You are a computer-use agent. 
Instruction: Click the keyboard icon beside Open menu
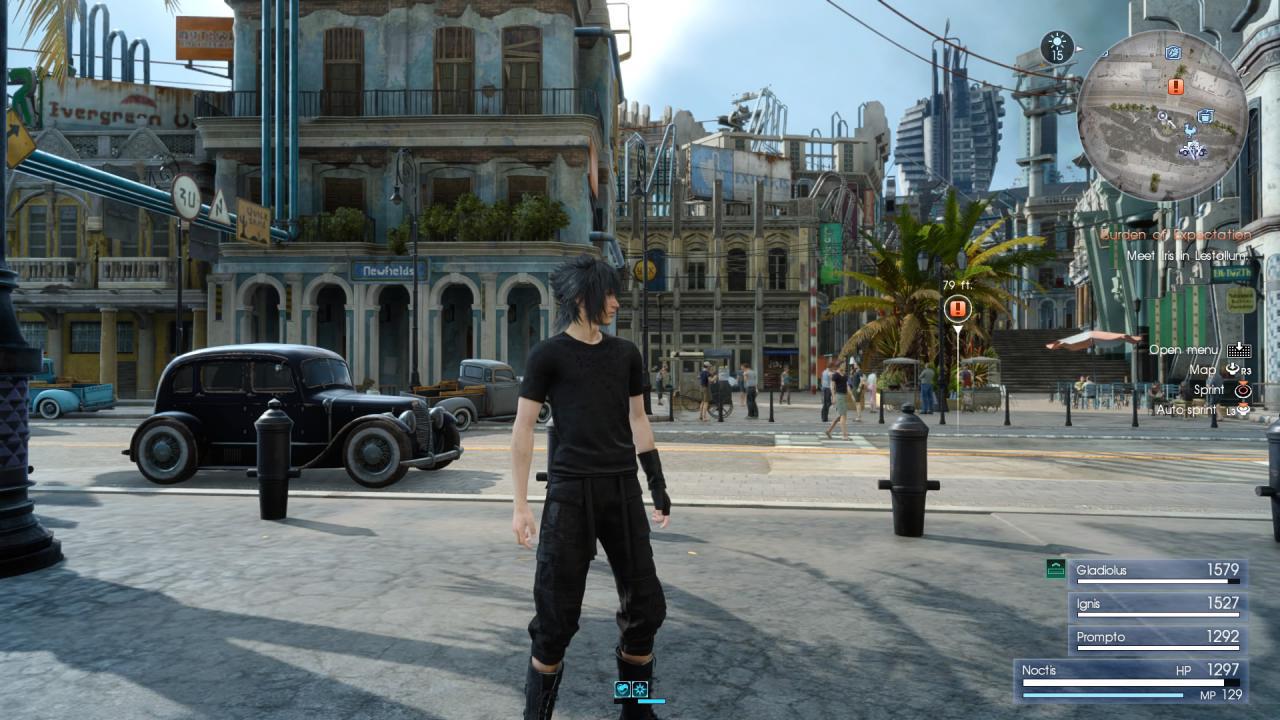(1238, 351)
